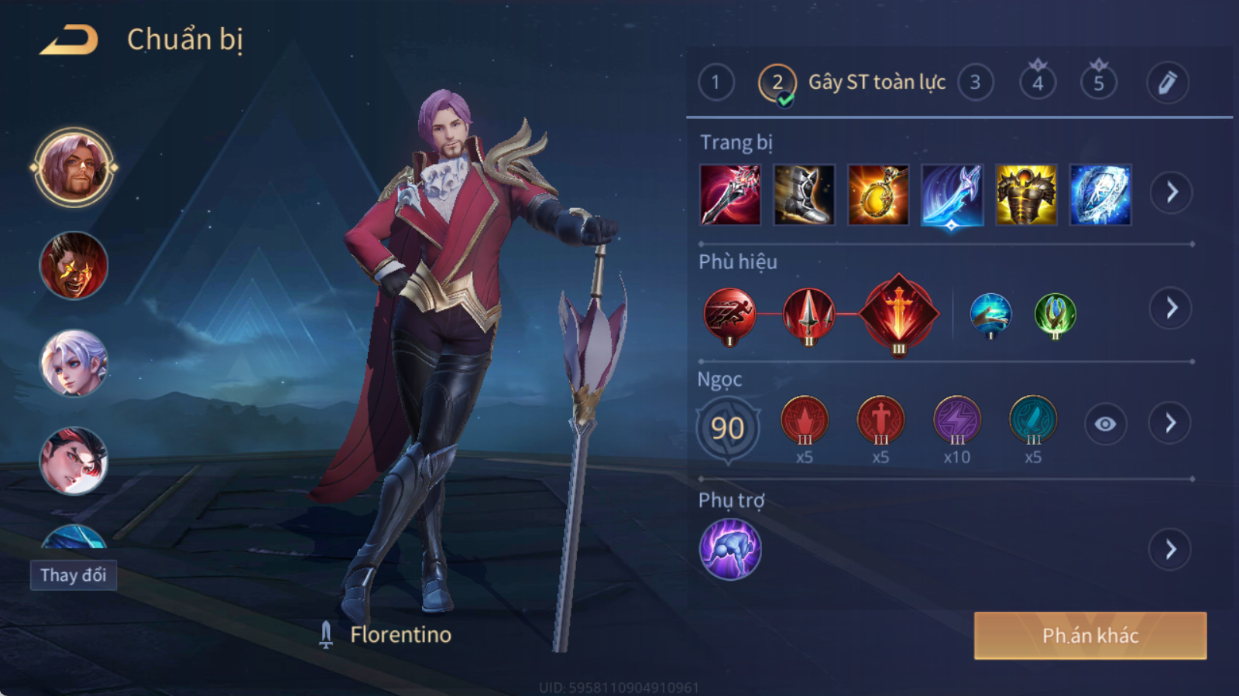This screenshot has width=1239, height=696.
Task: Pick the white-haired hero portrait
Action: [x=73, y=363]
